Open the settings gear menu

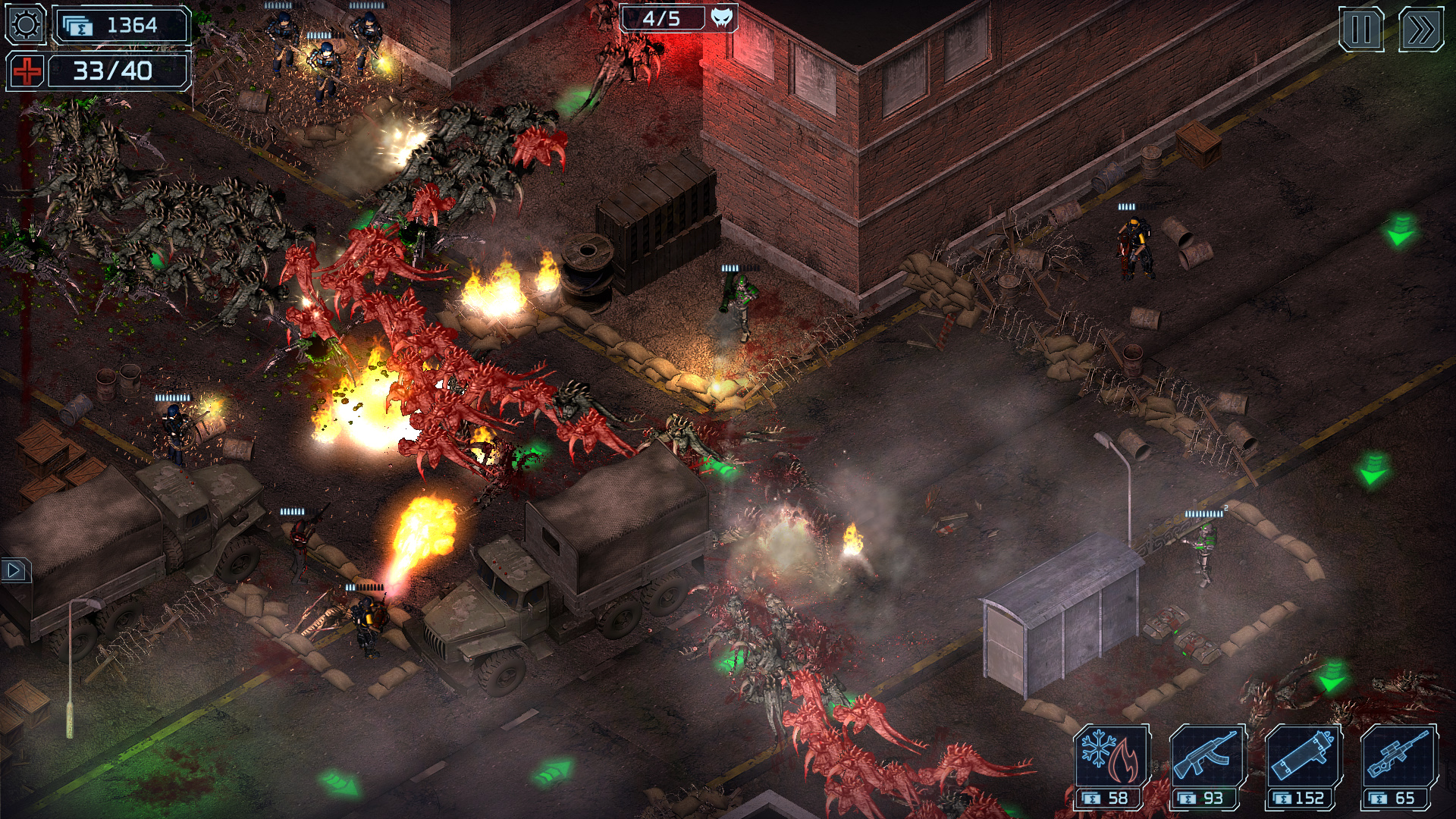pyautogui.click(x=25, y=25)
